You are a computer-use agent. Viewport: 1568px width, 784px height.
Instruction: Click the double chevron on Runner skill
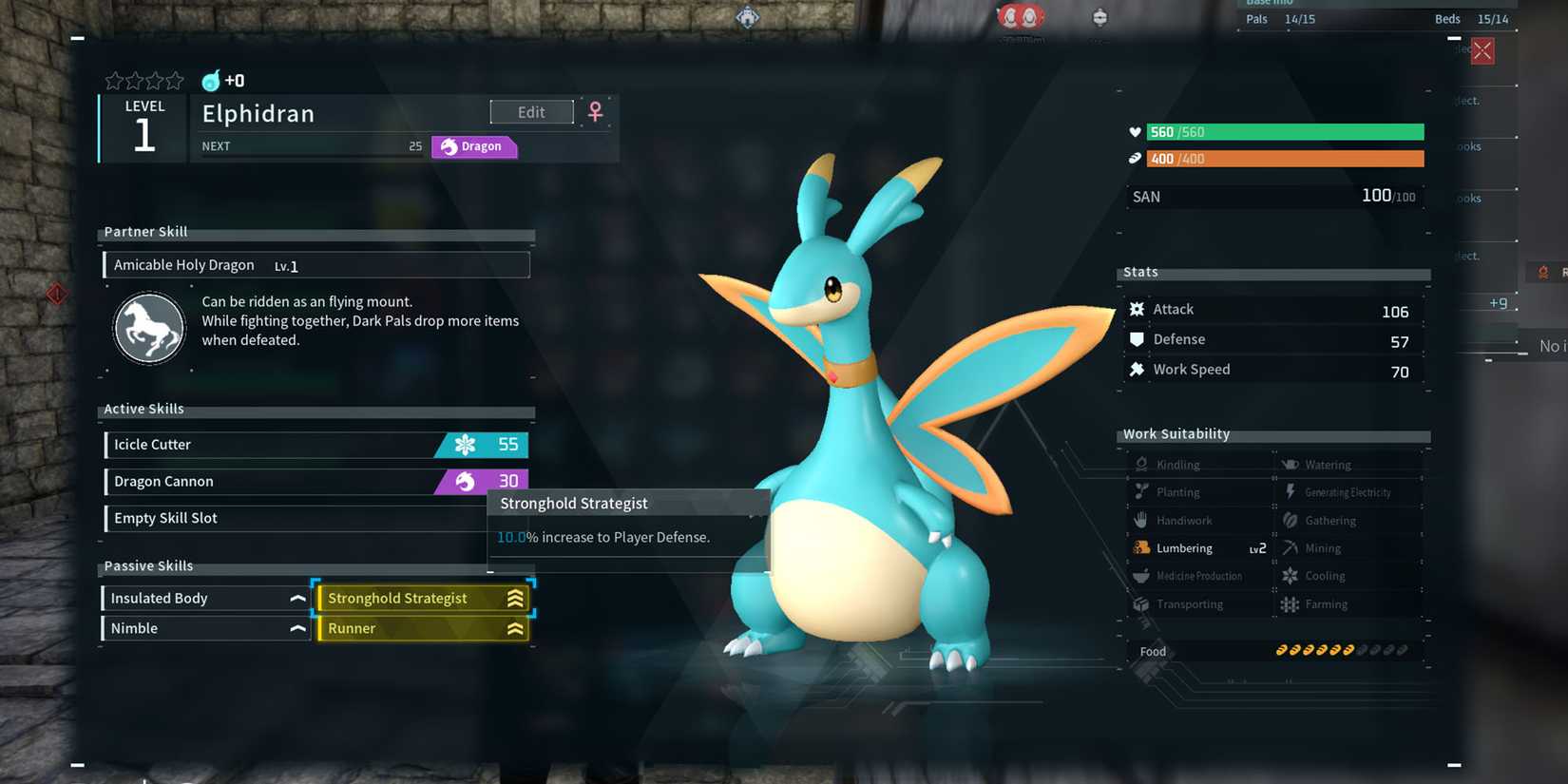514,628
